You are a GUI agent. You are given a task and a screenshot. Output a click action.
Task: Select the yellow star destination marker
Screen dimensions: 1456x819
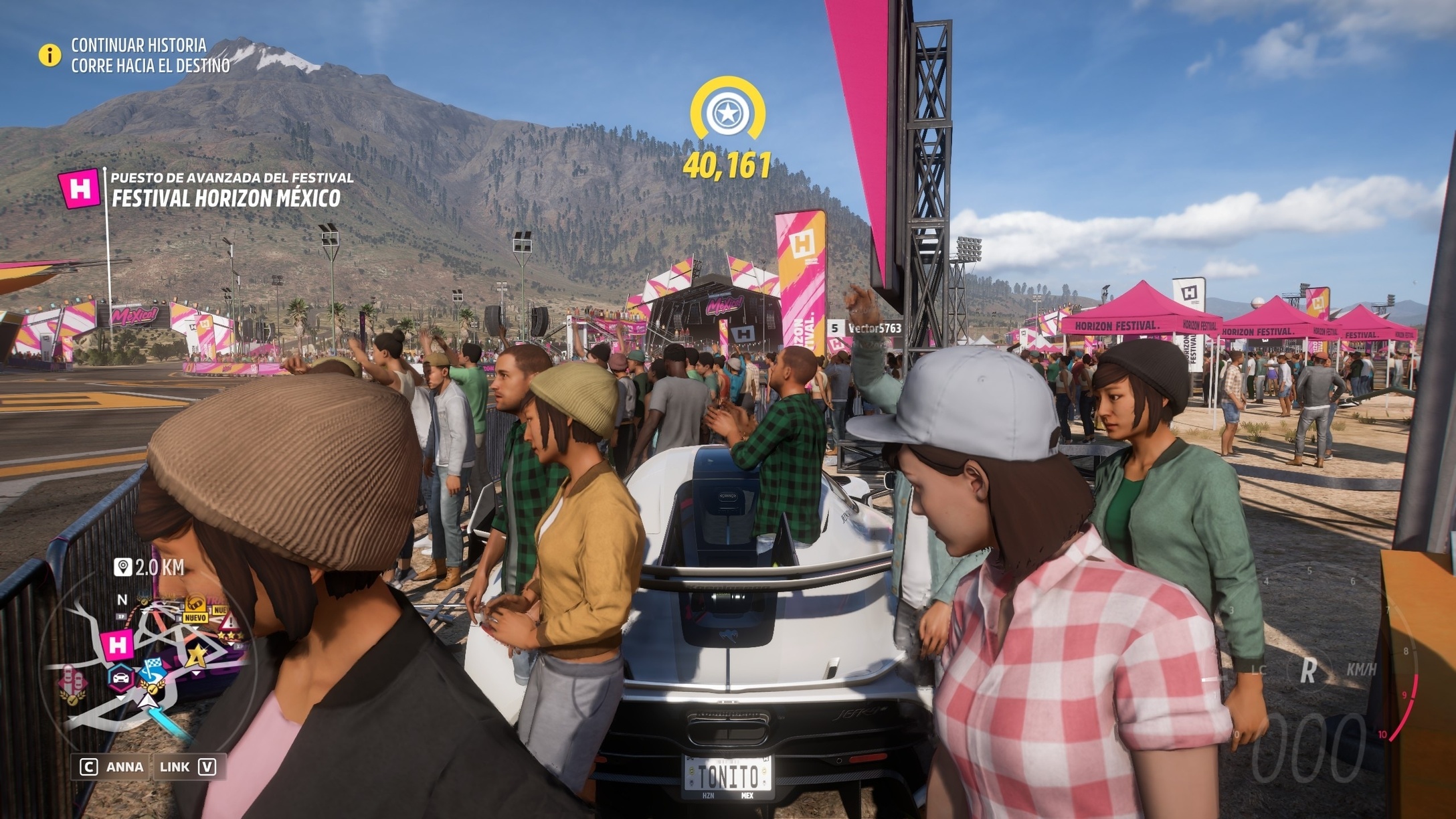click(x=727, y=111)
